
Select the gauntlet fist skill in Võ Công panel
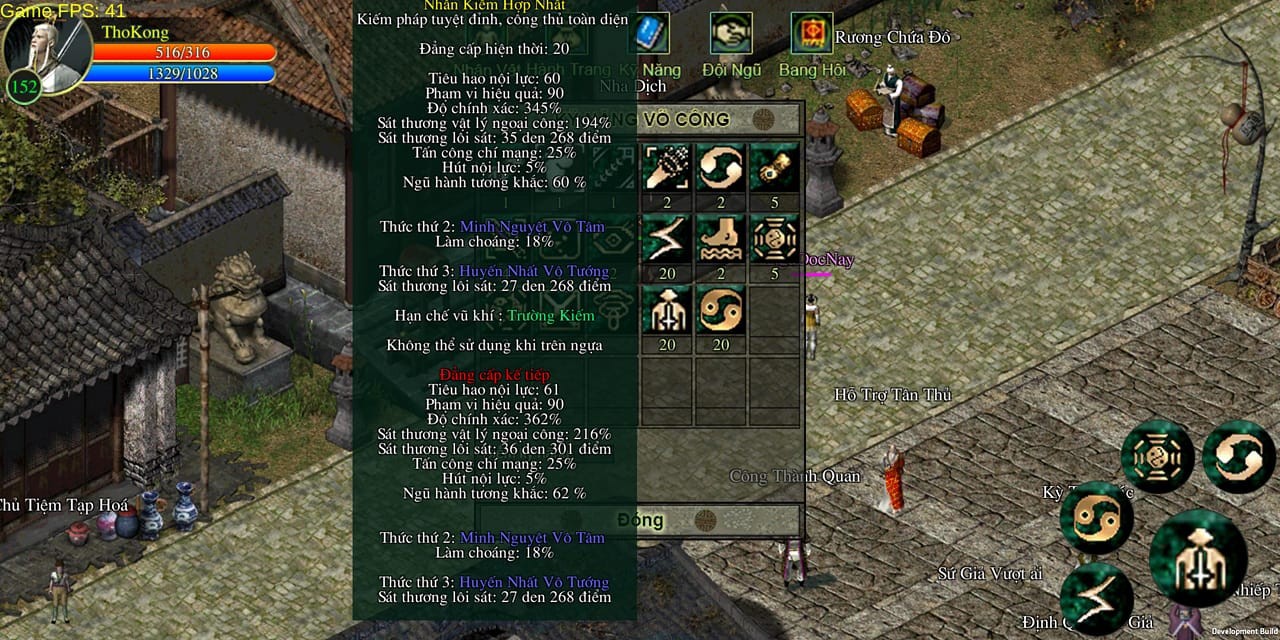tap(774, 168)
